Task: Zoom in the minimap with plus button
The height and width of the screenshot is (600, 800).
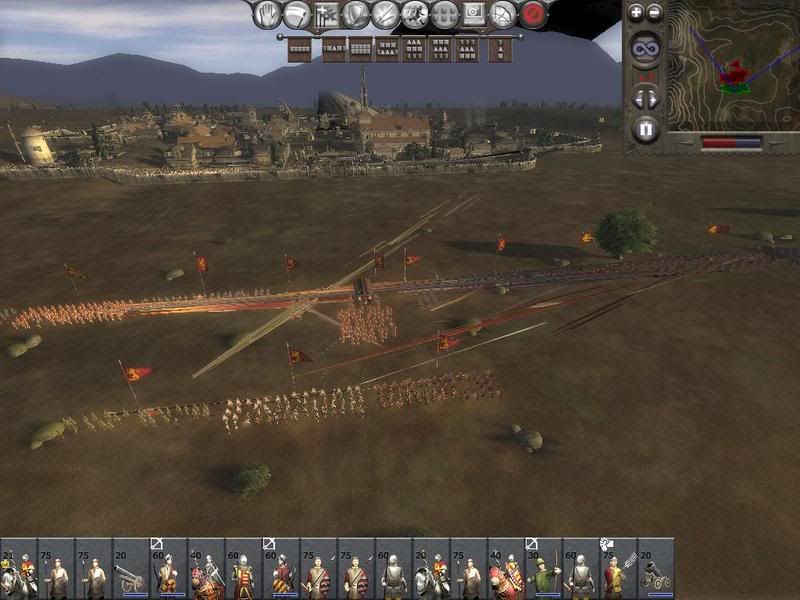Action: pyautogui.click(x=636, y=13)
